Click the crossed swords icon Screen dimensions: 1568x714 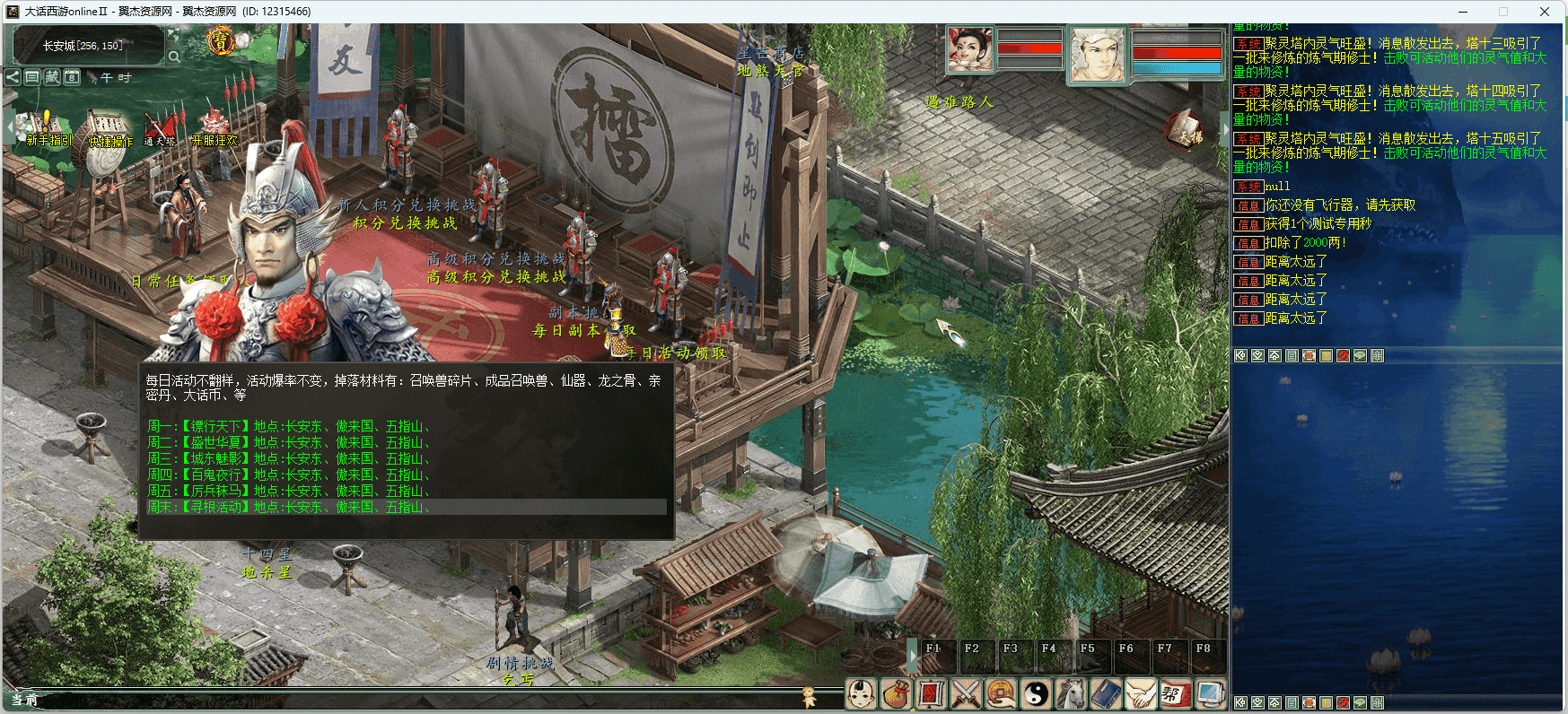point(966,693)
